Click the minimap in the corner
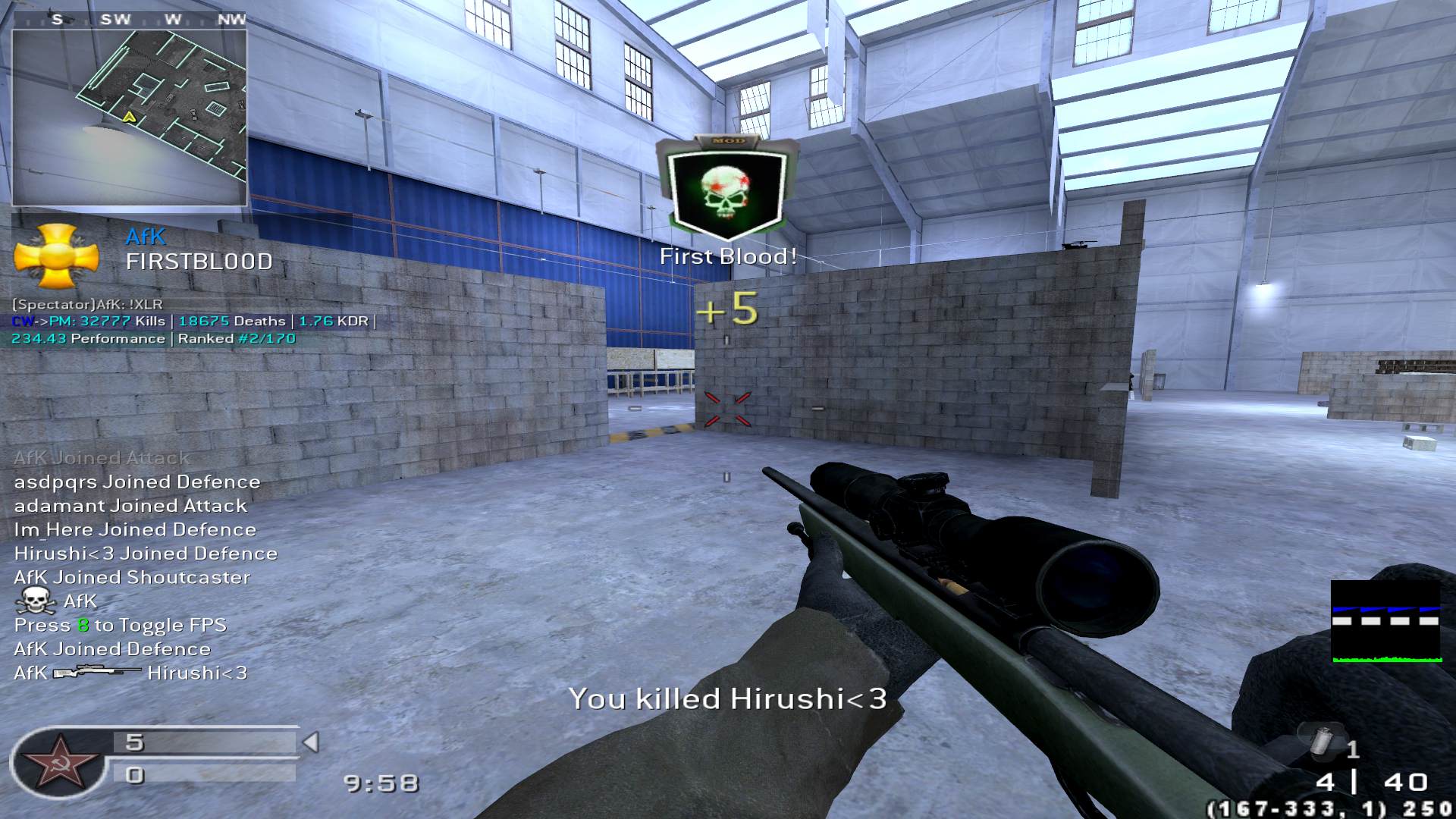1456x819 pixels. (130, 118)
